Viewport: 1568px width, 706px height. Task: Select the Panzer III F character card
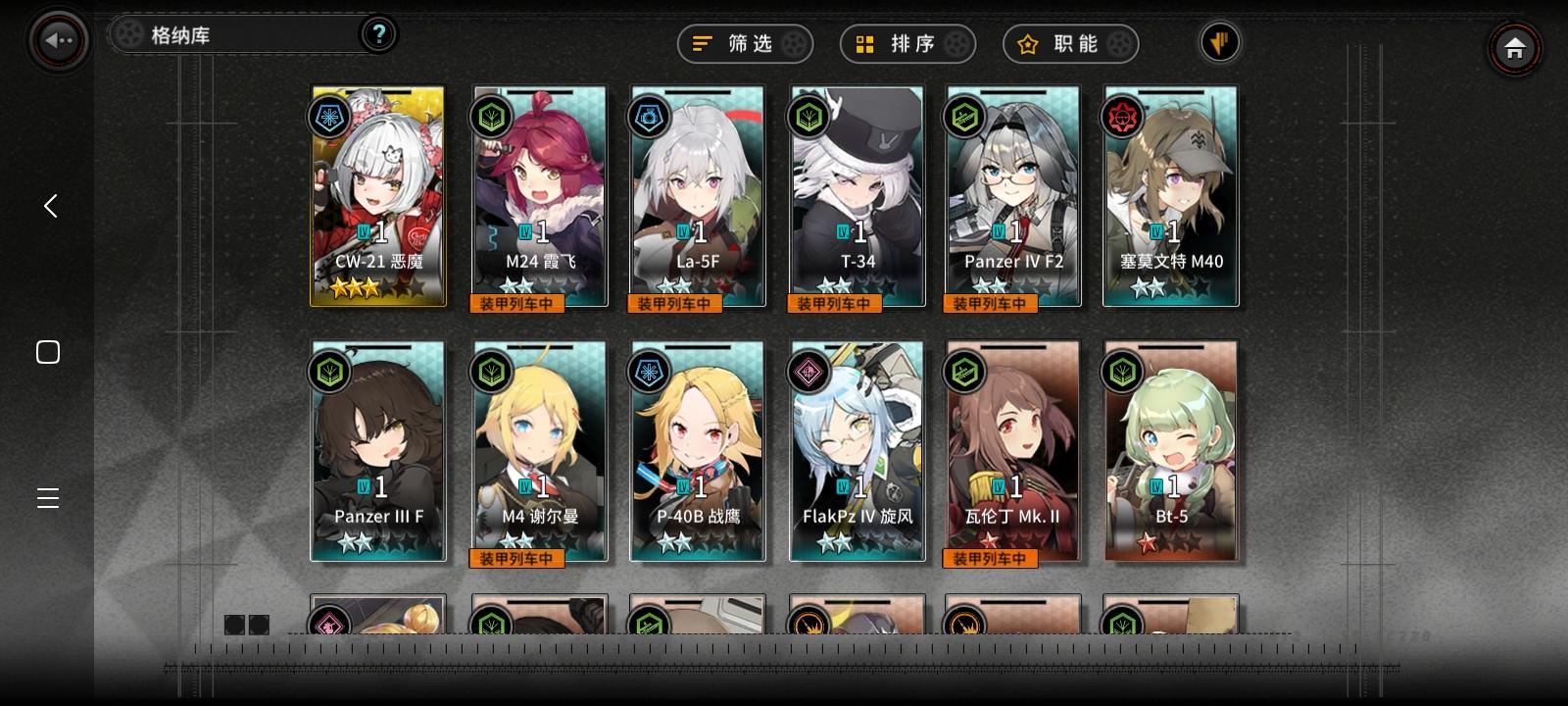click(378, 451)
